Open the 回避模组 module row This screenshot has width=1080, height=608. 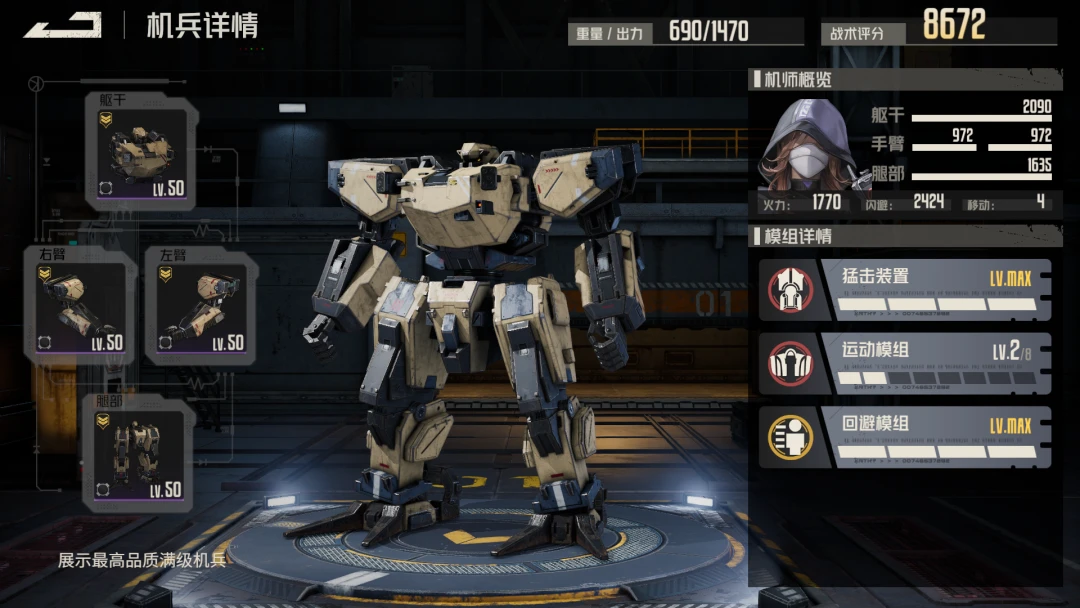coord(904,438)
